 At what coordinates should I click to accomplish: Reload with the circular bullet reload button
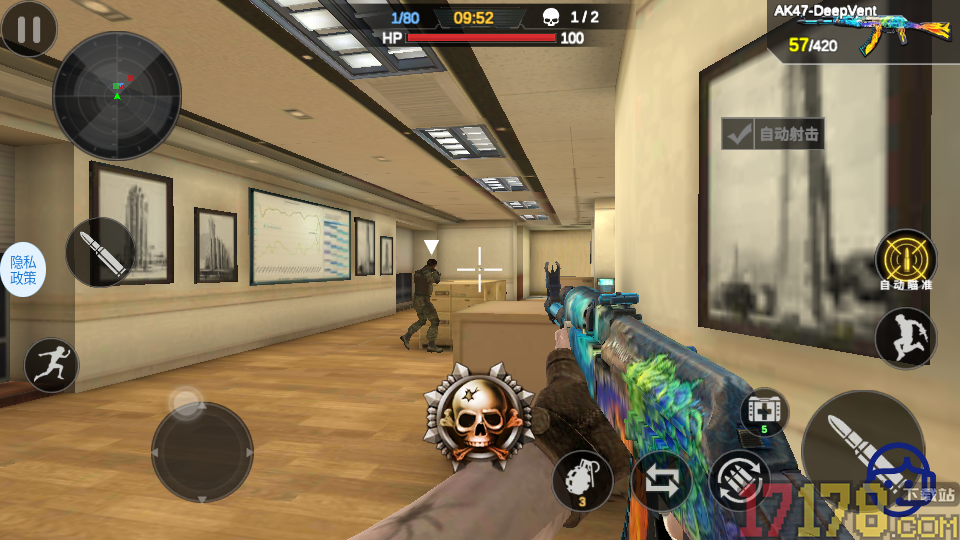740,482
